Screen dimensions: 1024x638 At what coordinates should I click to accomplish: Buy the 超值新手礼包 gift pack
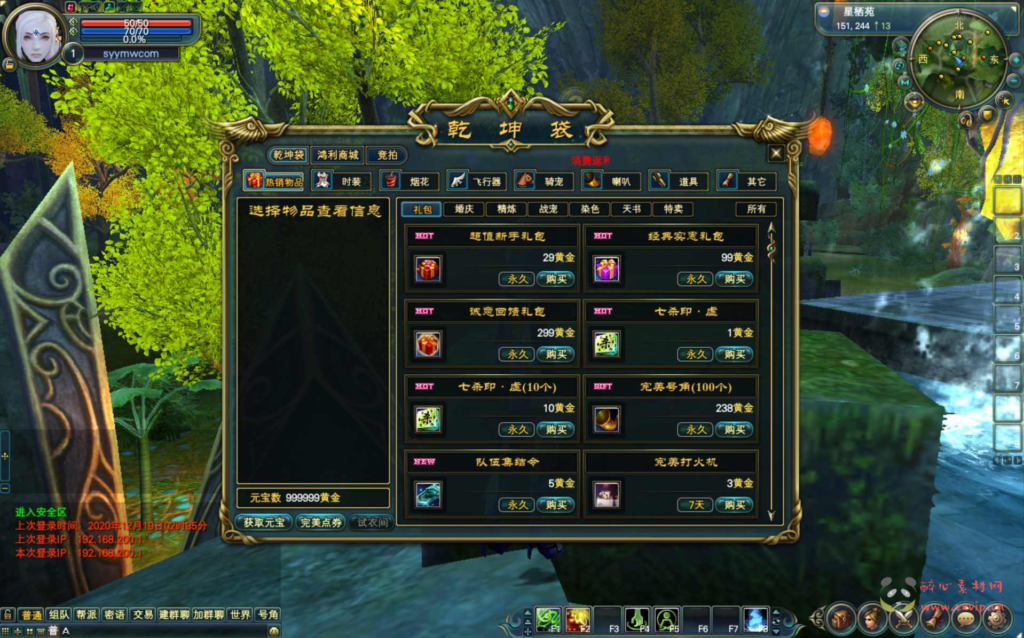coord(555,279)
